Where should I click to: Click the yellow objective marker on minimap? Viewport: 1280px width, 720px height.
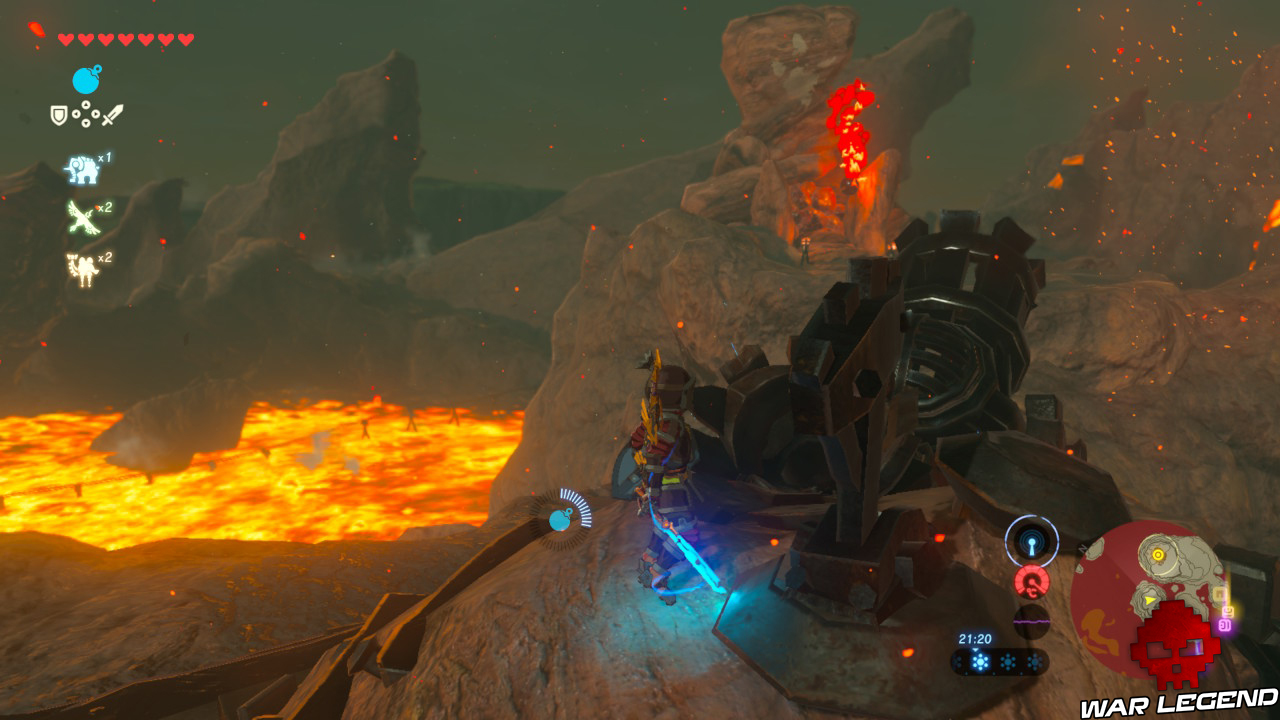click(x=1158, y=554)
